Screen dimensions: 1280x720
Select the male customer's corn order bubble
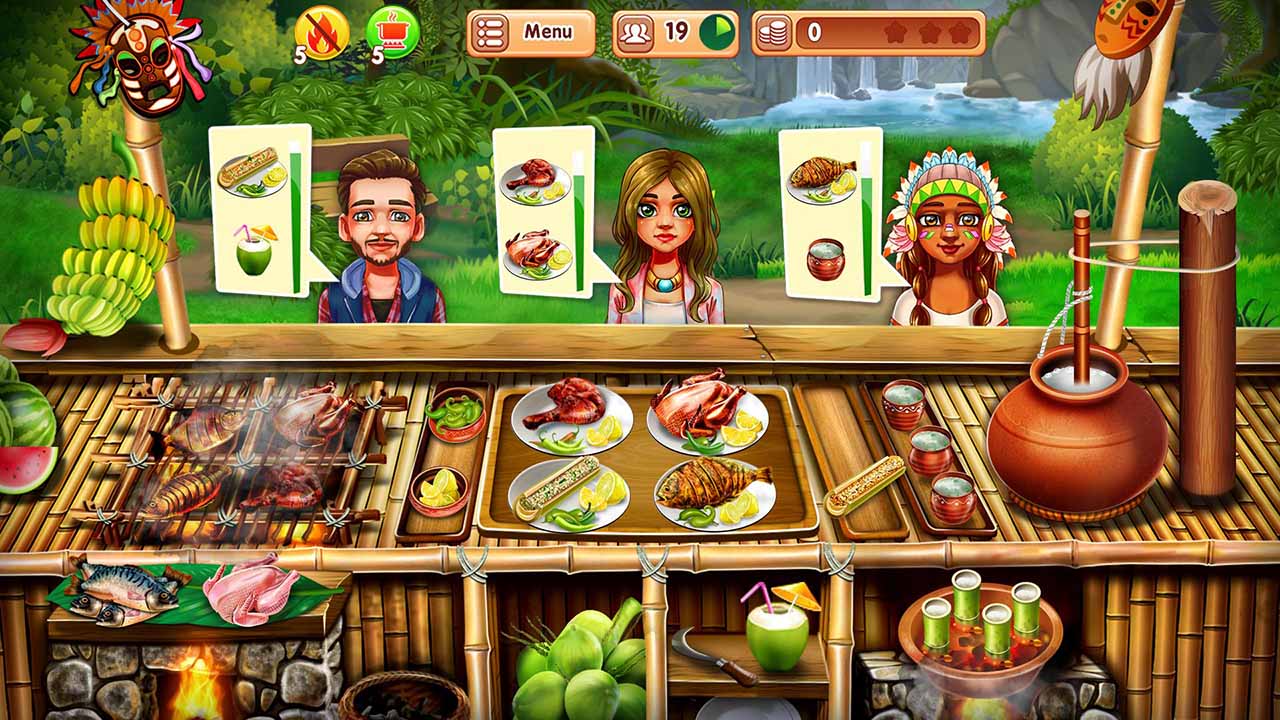coord(251,170)
